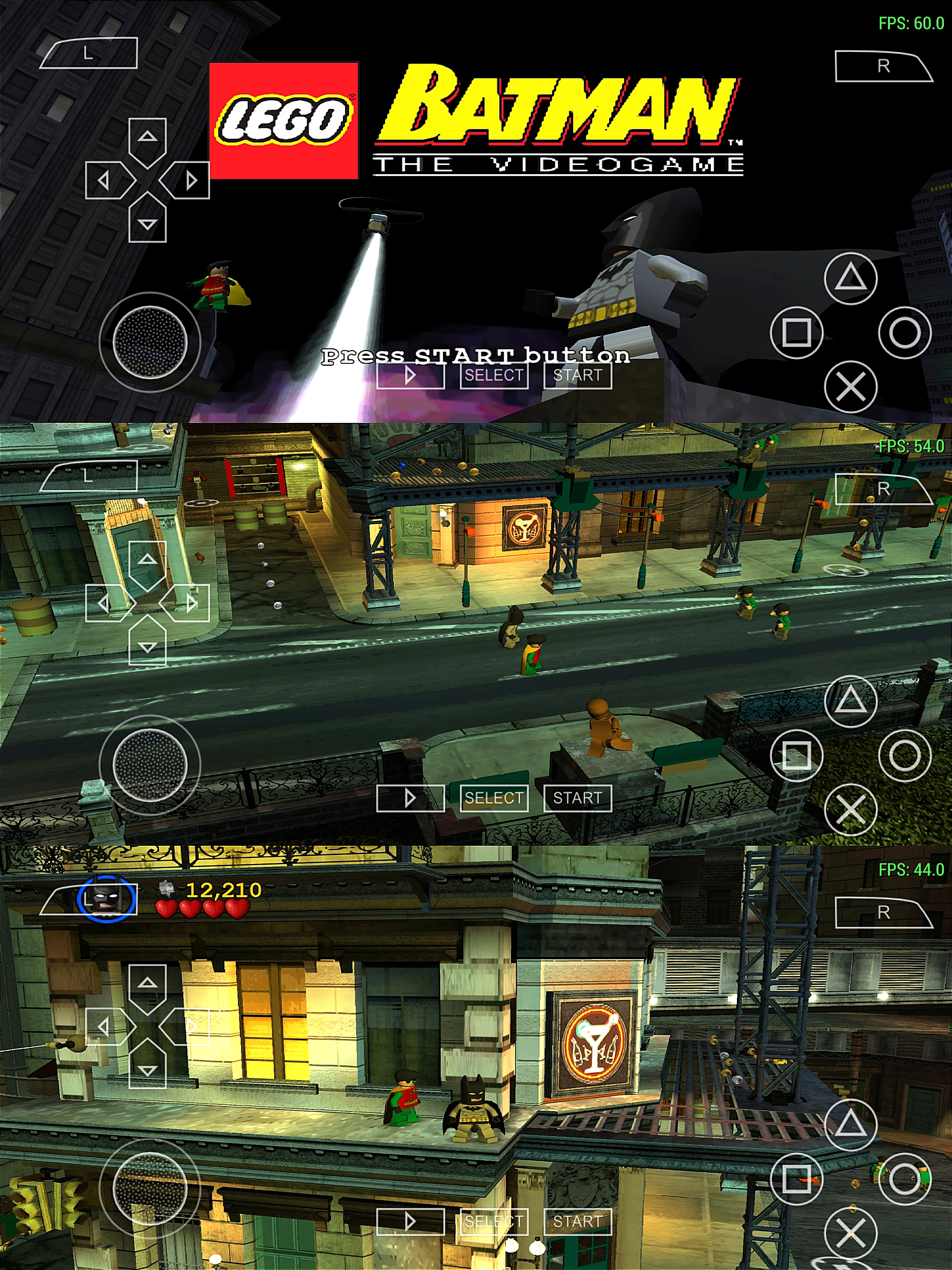Touch the analog stick on the title screen
The height and width of the screenshot is (1270, 952).
(x=150, y=342)
